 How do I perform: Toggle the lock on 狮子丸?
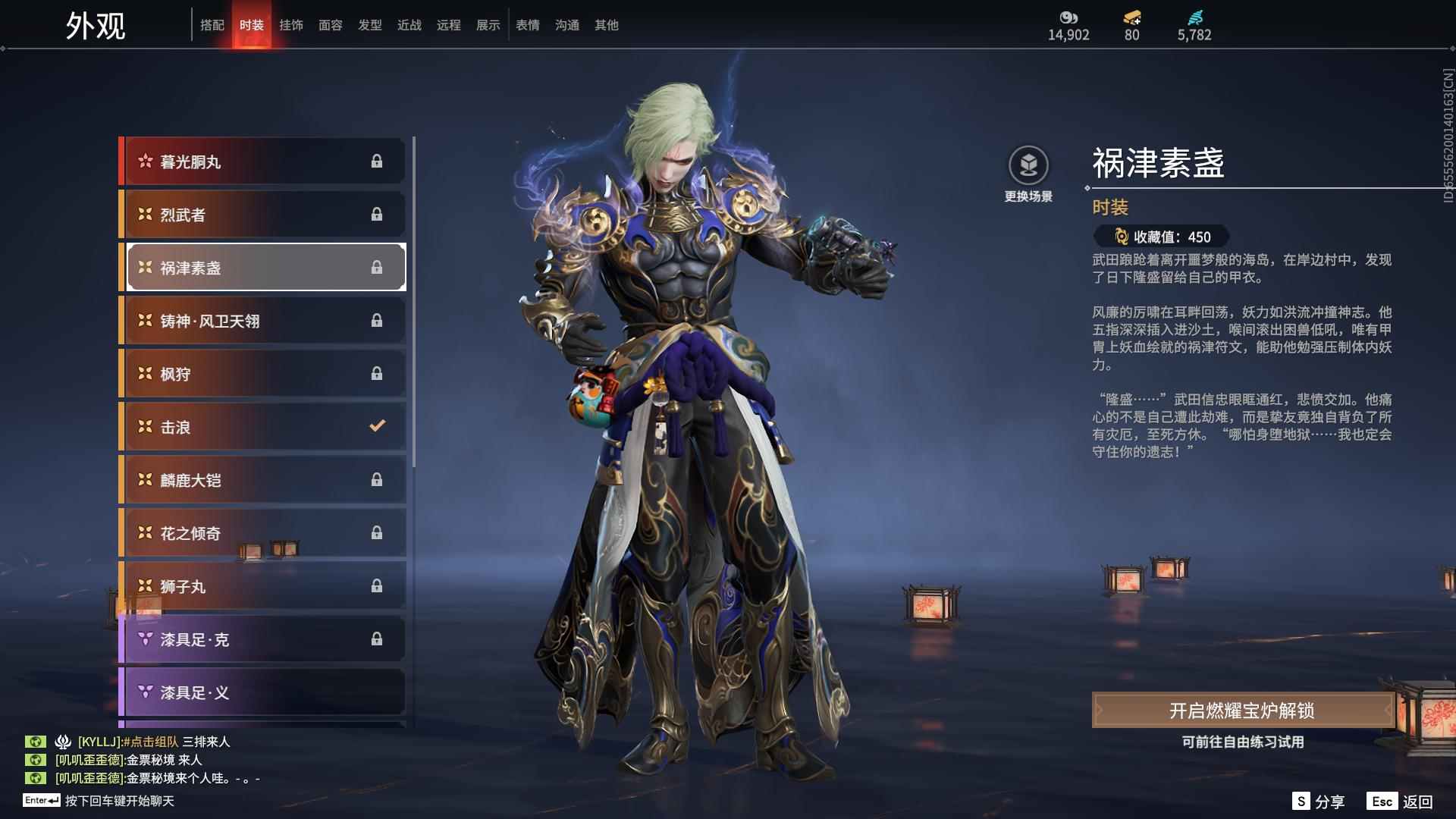[377, 586]
